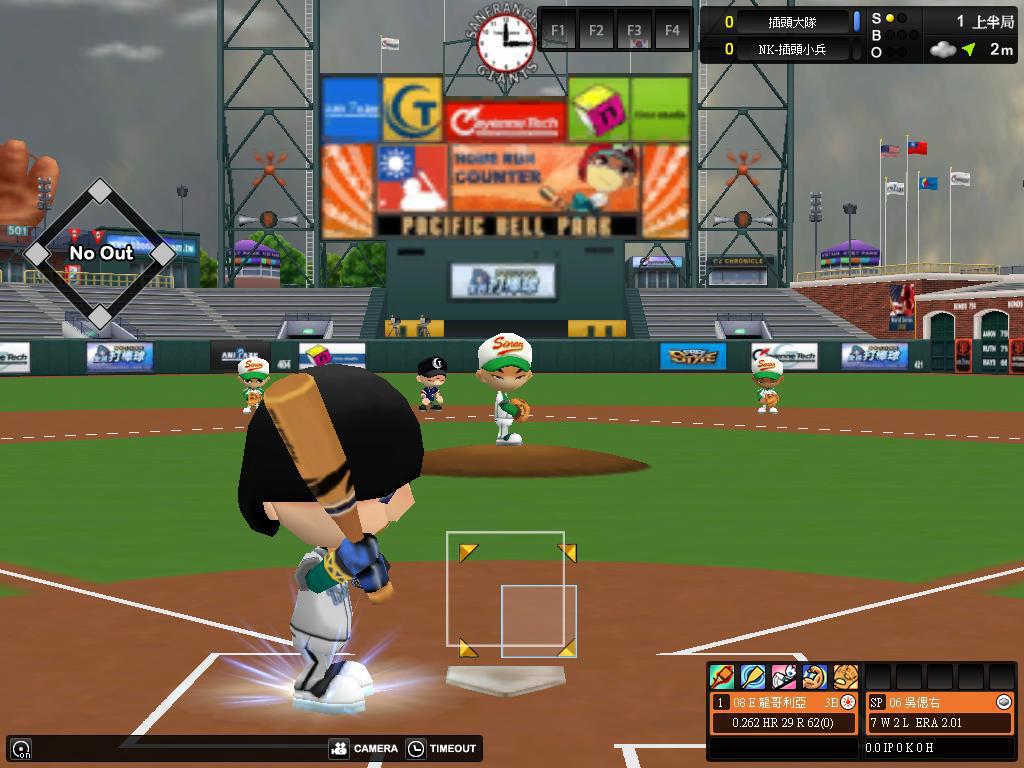The width and height of the screenshot is (1024, 768).
Task: Activate the flaming bat skill icon
Action: click(722, 677)
